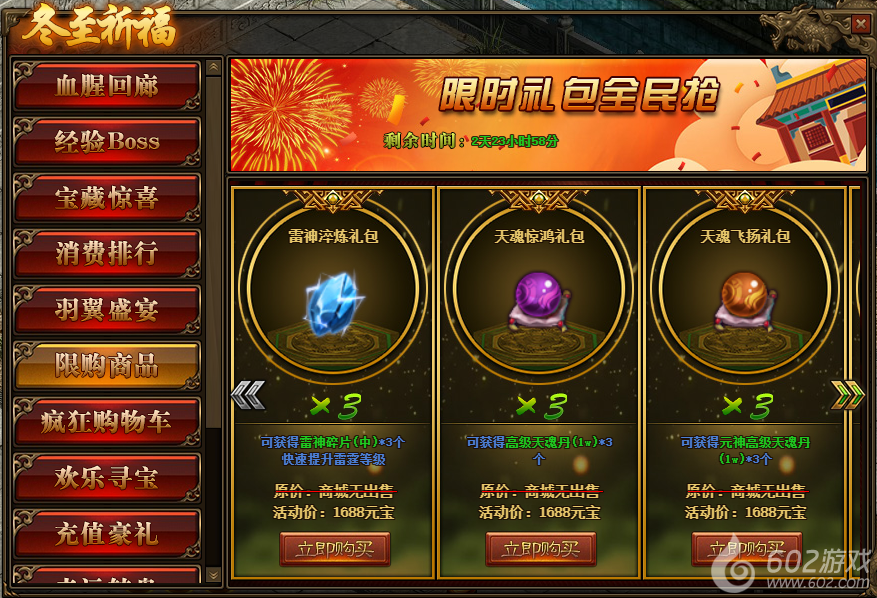Viewport: 877px width, 598px height.
Task: Click 立即购买 under 天魂飞扬礼包
Action: pyautogui.click(x=746, y=549)
